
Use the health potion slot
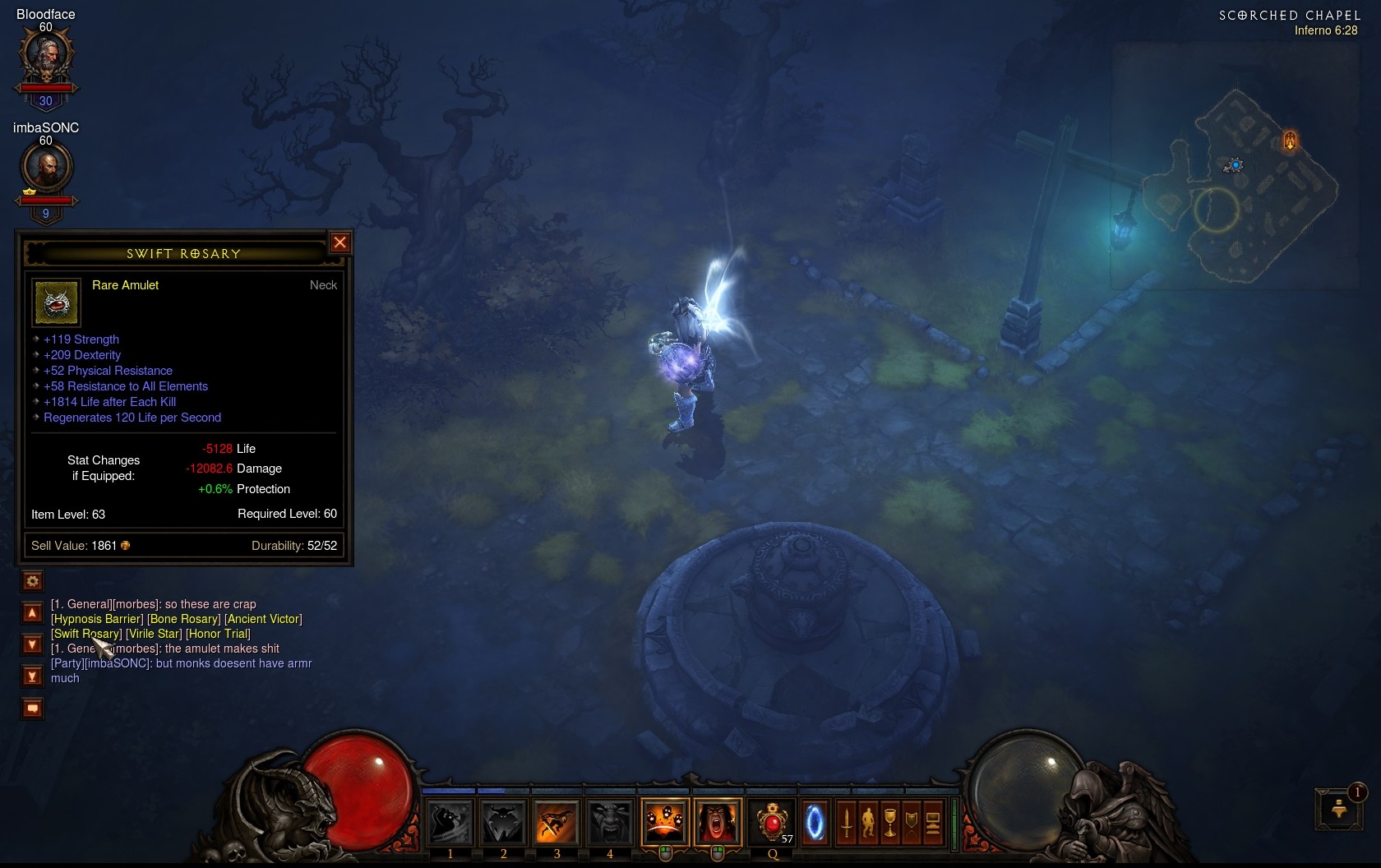[x=772, y=822]
